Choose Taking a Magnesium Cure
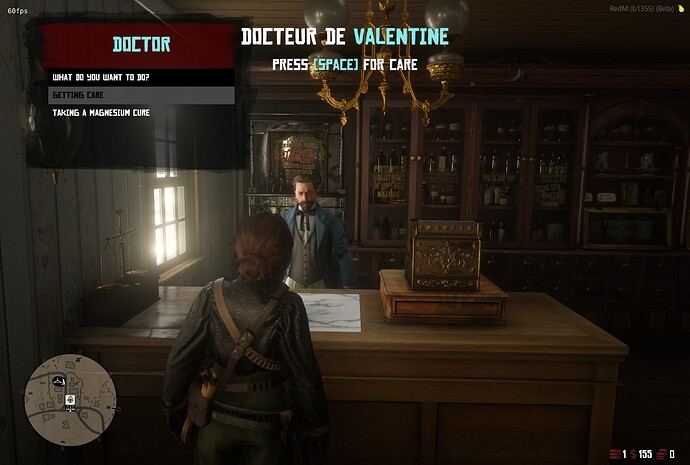 [138, 113]
